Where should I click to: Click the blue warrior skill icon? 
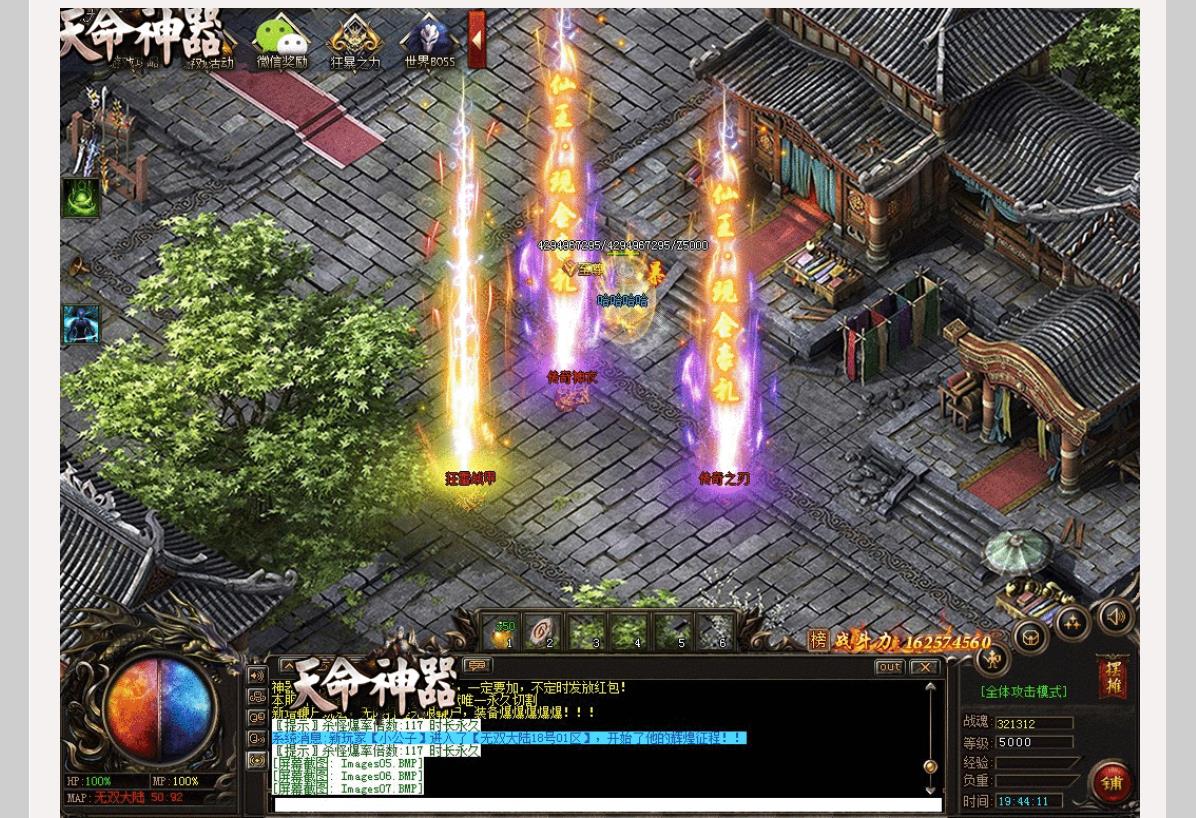[81, 324]
